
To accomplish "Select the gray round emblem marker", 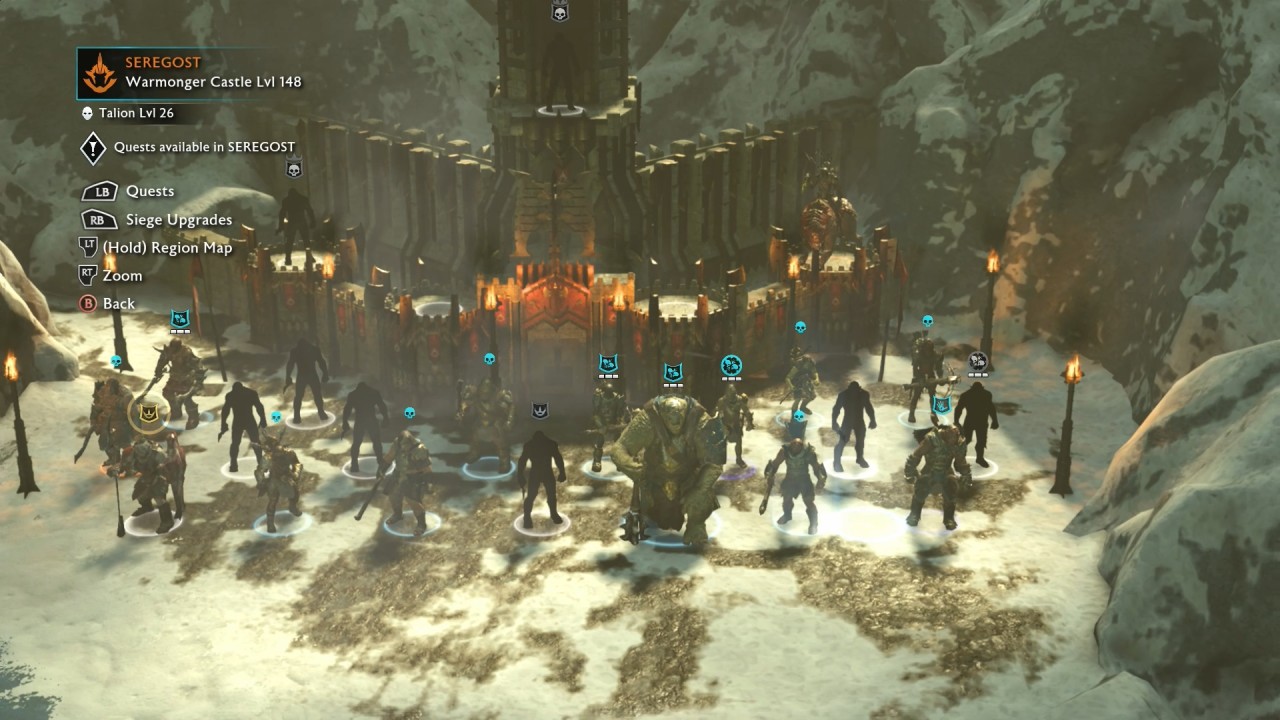I will coord(978,361).
